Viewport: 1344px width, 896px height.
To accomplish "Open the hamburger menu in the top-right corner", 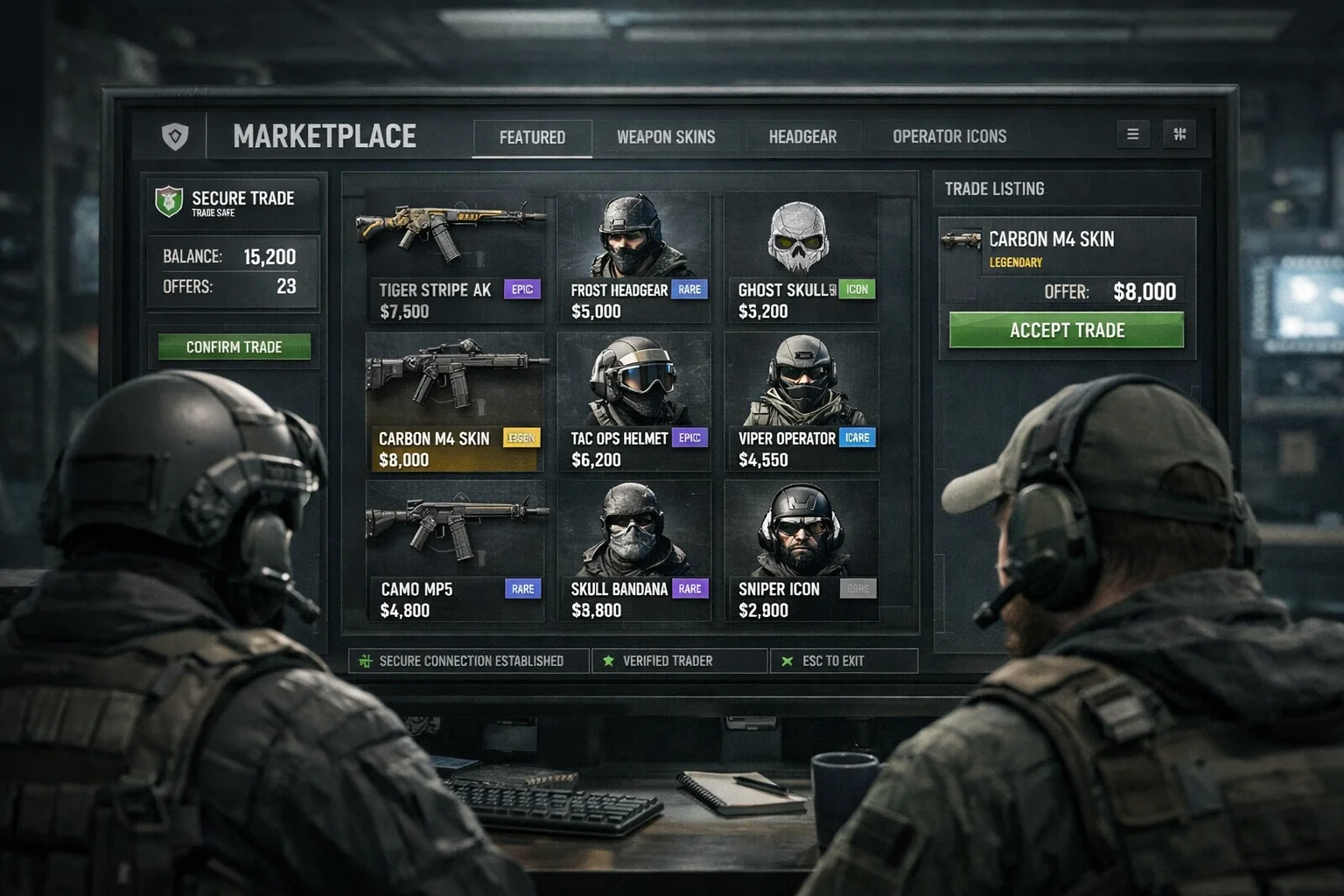I will [1133, 134].
